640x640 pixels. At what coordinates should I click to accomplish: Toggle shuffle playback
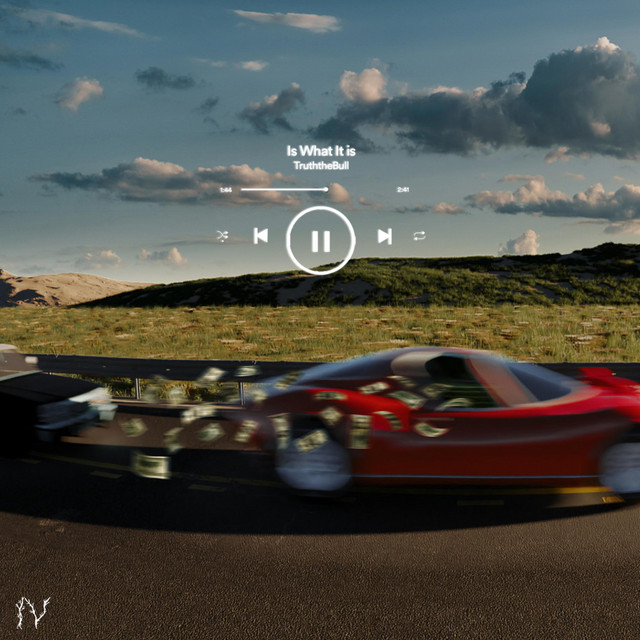pyautogui.click(x=222, y=236)
